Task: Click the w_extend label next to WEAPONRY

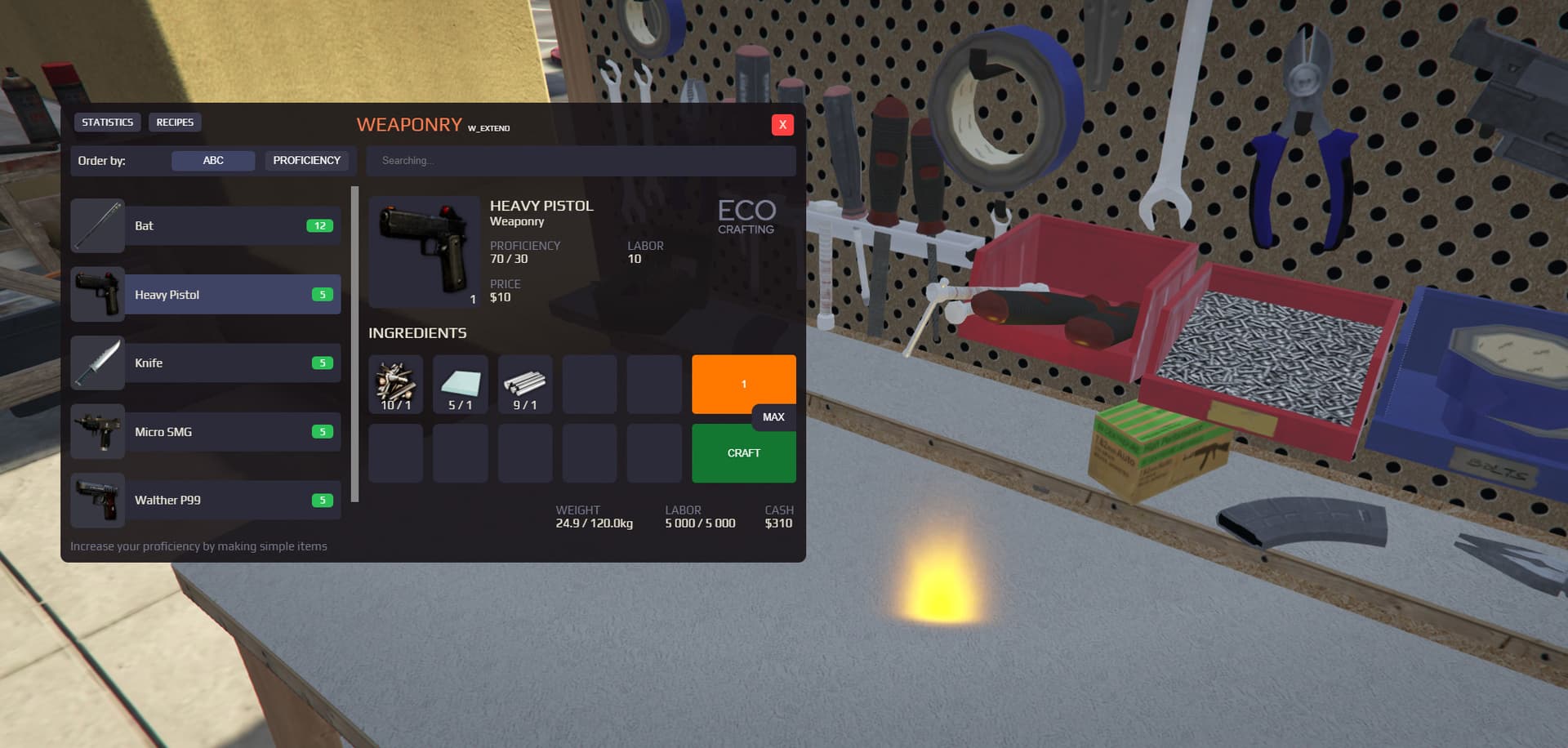Action: [488, 128]
